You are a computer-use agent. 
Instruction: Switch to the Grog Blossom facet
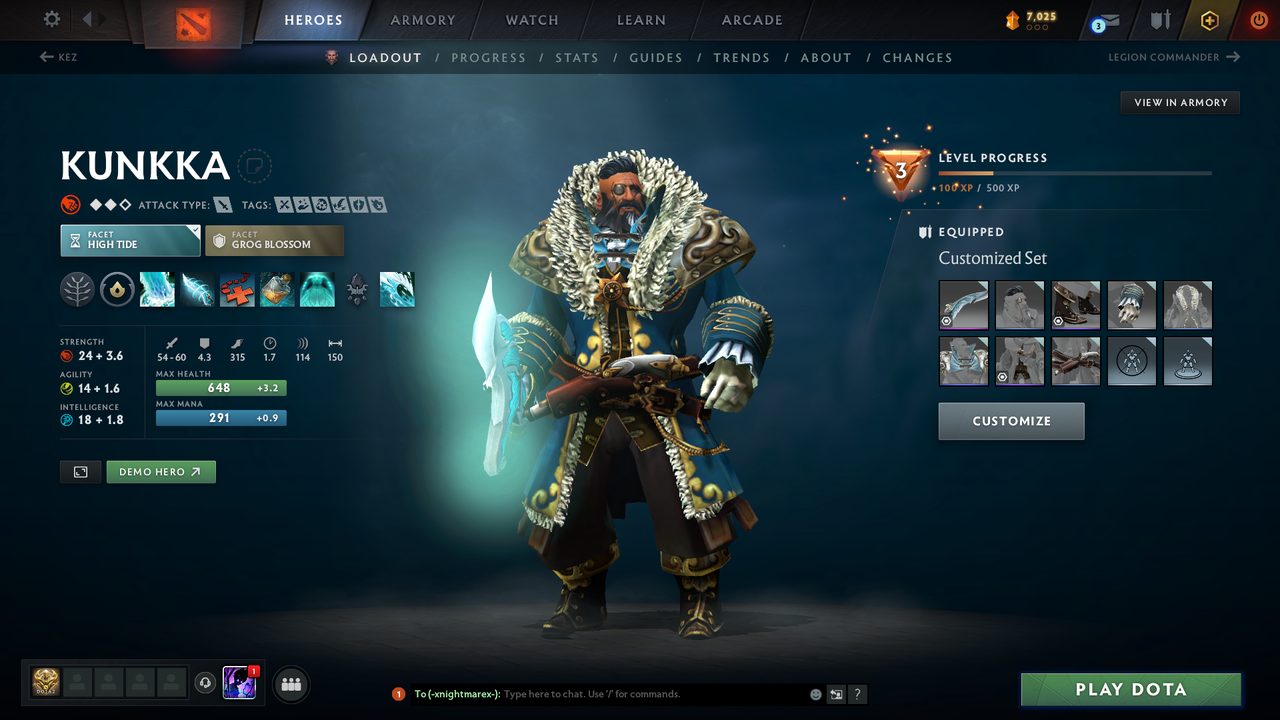(274, 240)
